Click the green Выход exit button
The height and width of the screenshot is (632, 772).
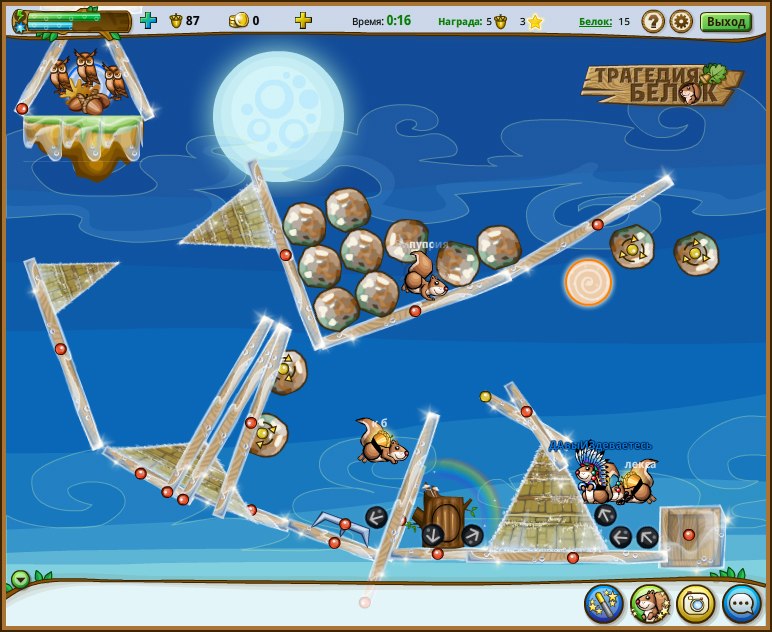point(725,21)
